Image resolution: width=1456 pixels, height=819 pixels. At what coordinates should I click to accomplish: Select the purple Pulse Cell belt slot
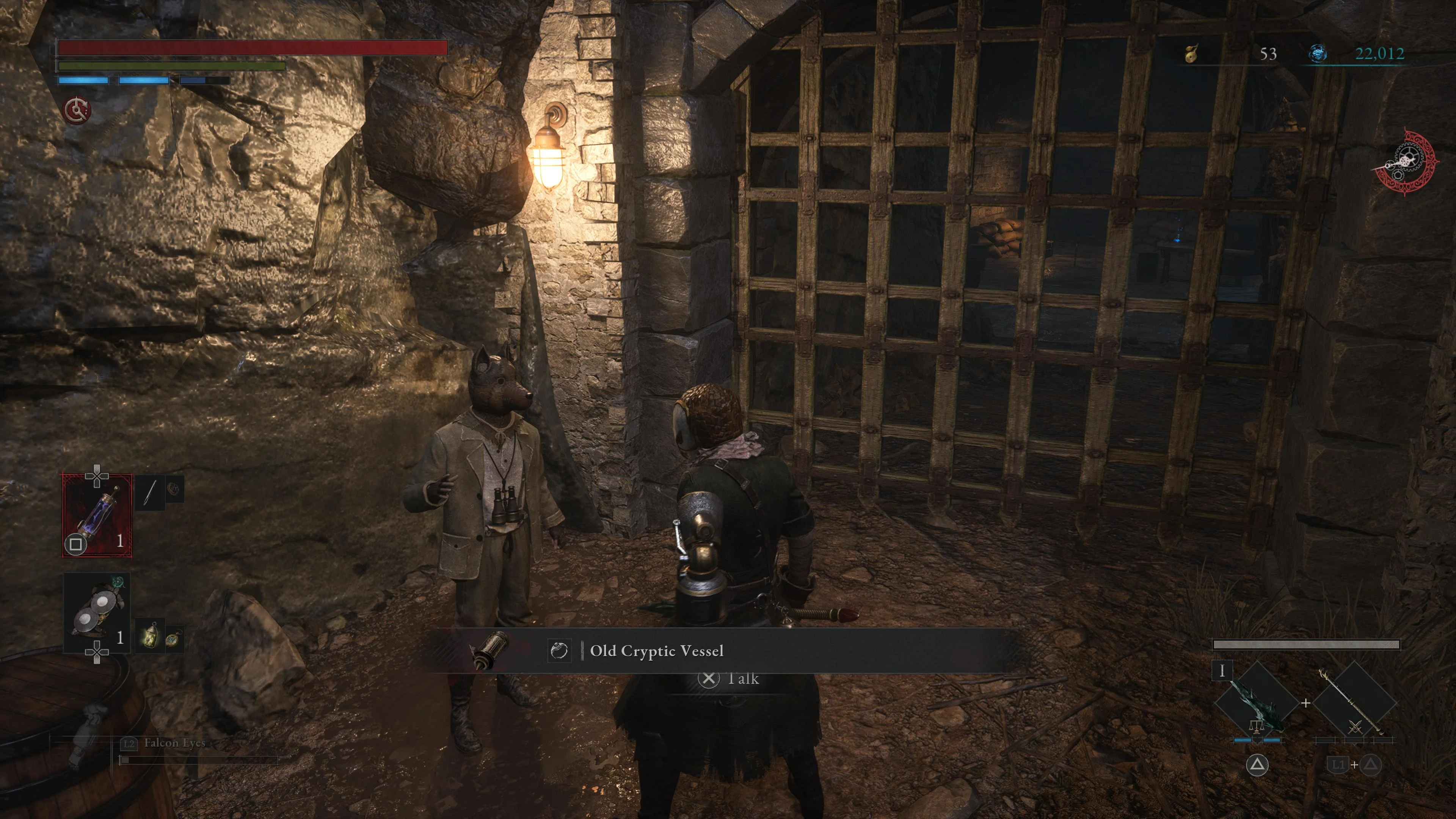pyautogui.click(x=97, y=516)
